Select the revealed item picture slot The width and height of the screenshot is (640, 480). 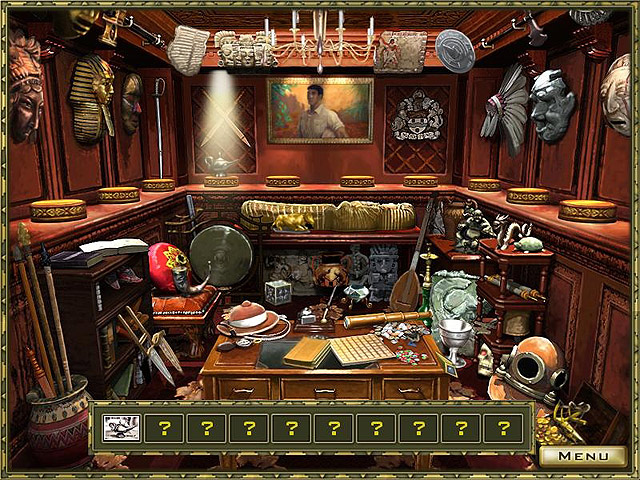119,428
